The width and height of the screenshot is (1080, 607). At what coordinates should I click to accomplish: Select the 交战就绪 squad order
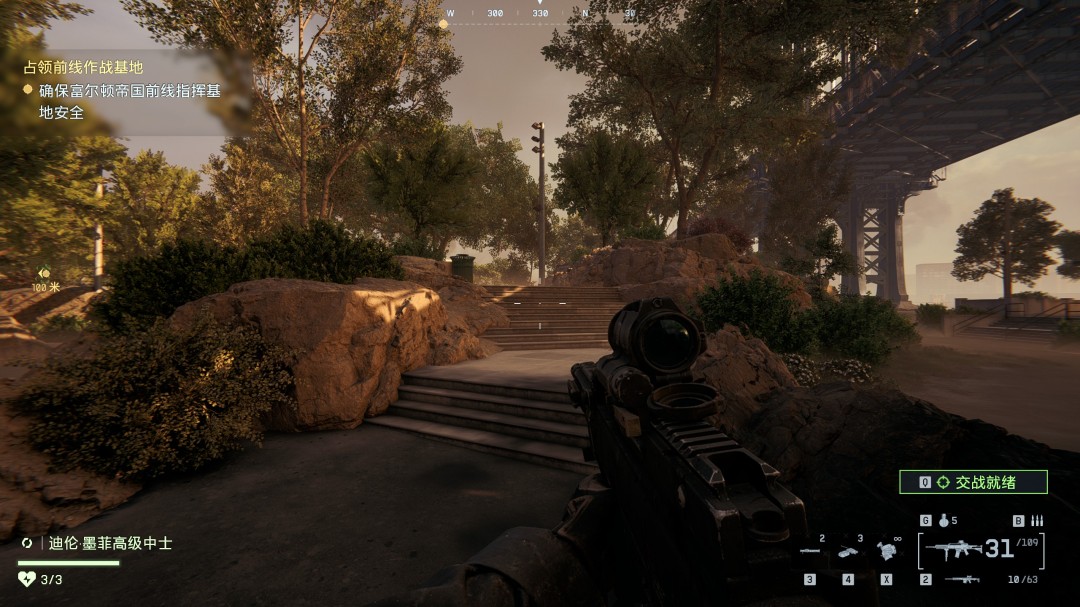[973, 482]
